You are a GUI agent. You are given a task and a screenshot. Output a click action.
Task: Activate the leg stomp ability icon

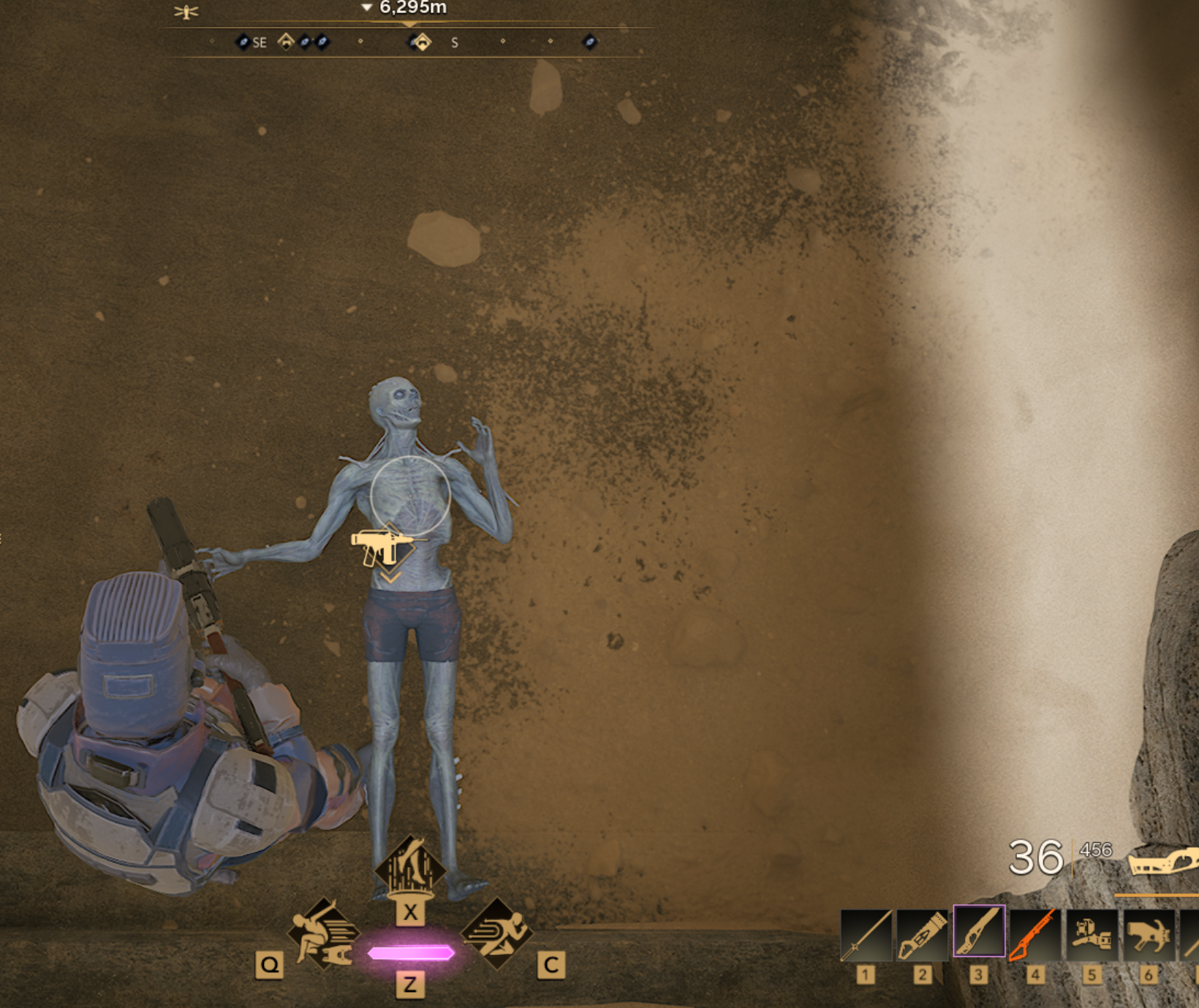coord(409,869)
